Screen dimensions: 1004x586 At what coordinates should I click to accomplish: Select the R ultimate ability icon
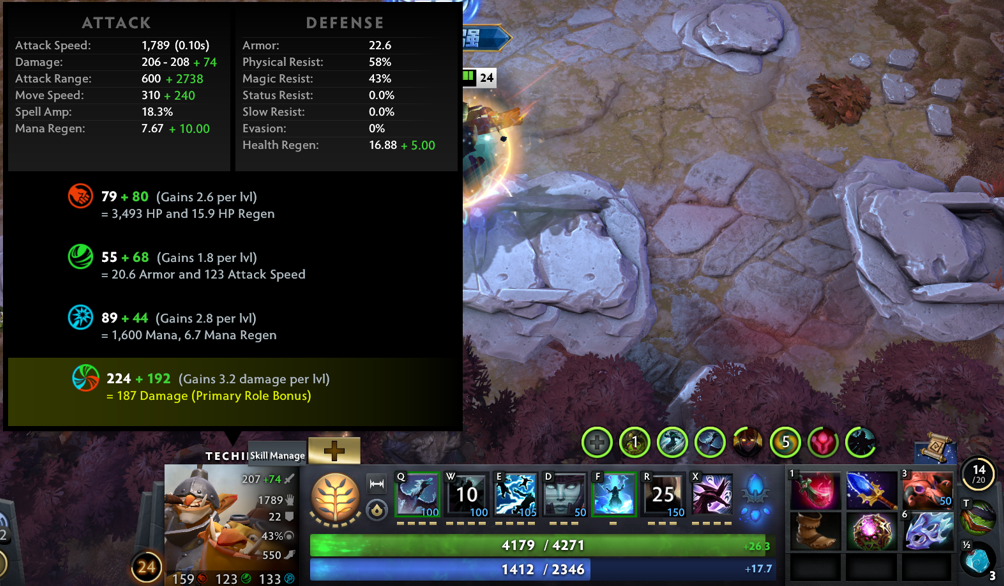pyautogui.click(x=663, y=496)
